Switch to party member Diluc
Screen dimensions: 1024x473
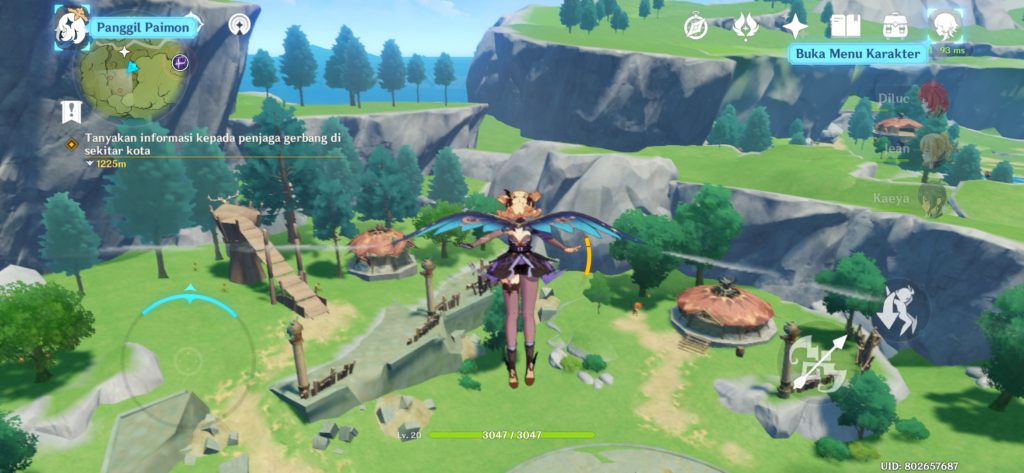click(x=932, y=98)
